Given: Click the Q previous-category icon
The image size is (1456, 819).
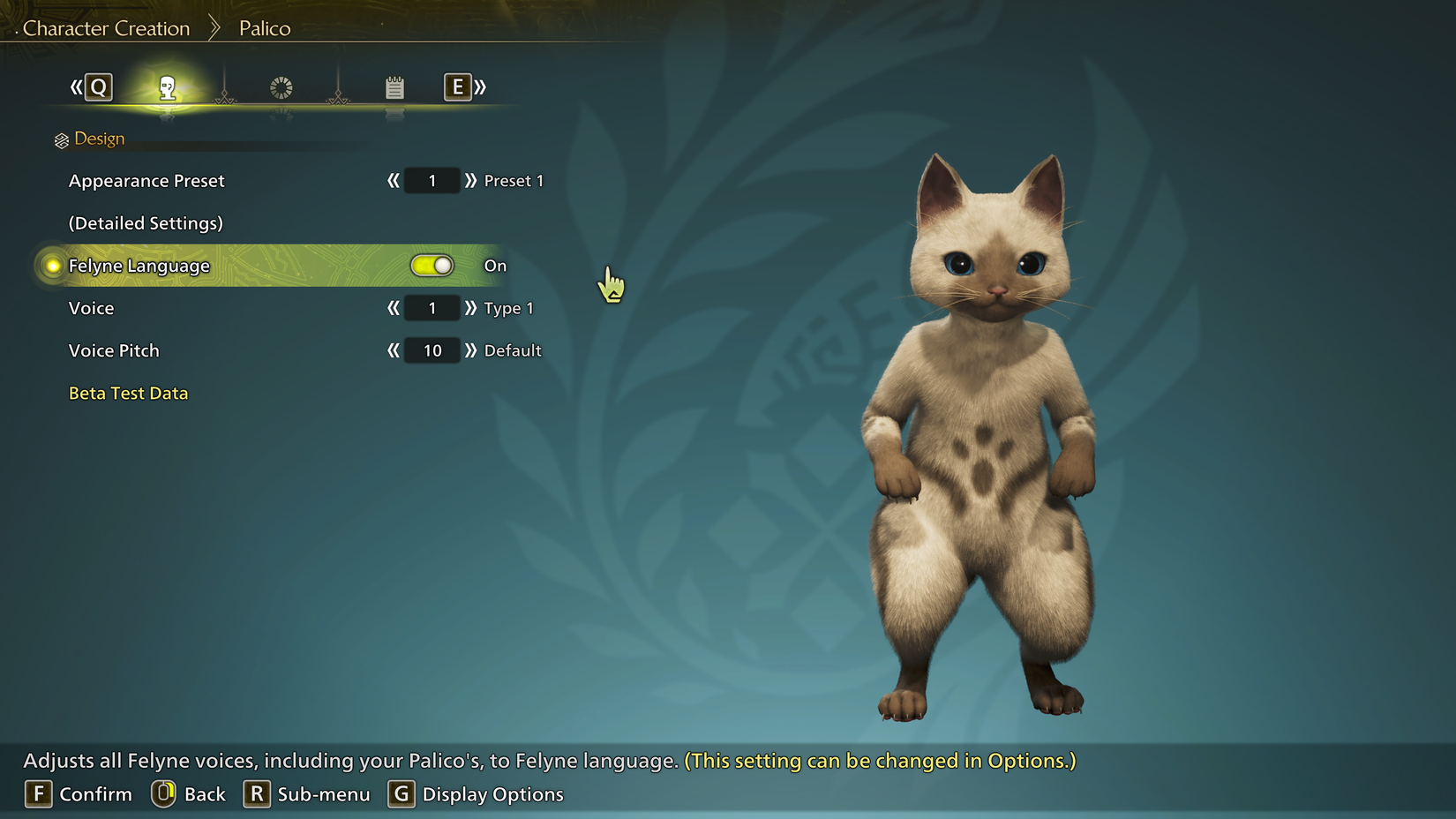Looking at the screenshot, I should pos(99,86).
